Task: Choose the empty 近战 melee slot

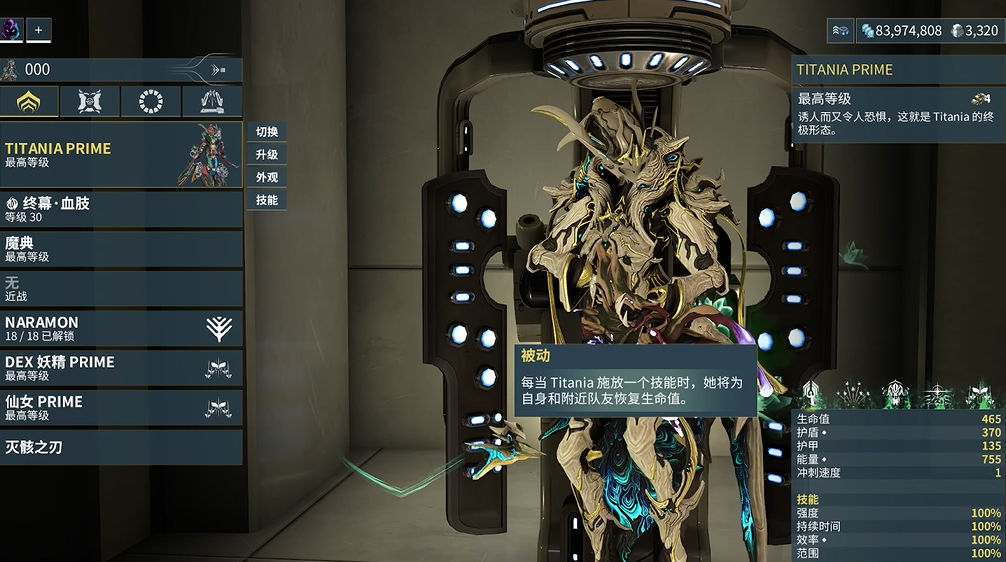Action: [121, 289]
